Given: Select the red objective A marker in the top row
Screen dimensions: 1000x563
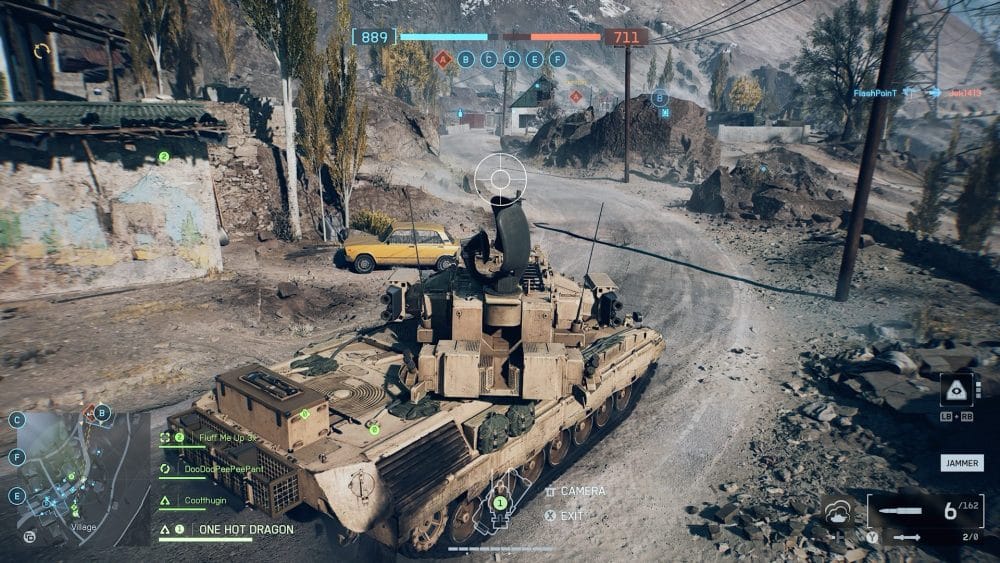Looking at the screenshot, I should [x=443, y=59].
